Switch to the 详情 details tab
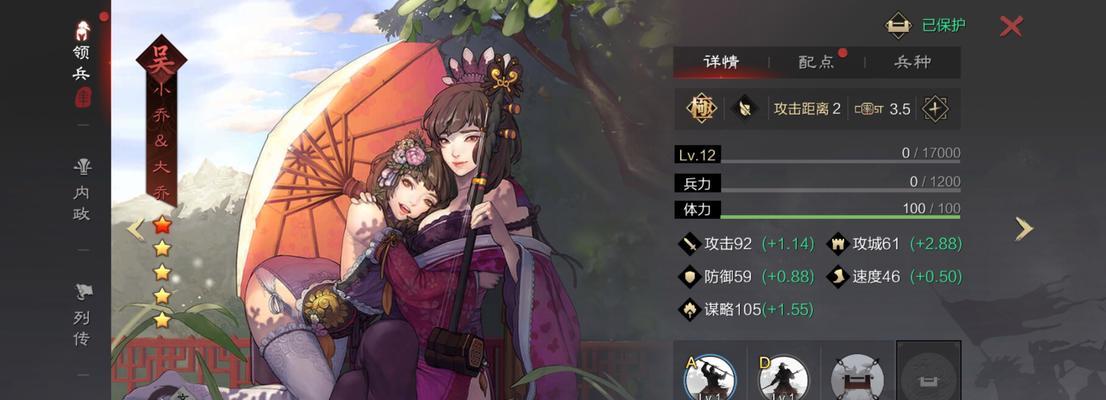1106x400 pixels. click(x=721, y=62)
